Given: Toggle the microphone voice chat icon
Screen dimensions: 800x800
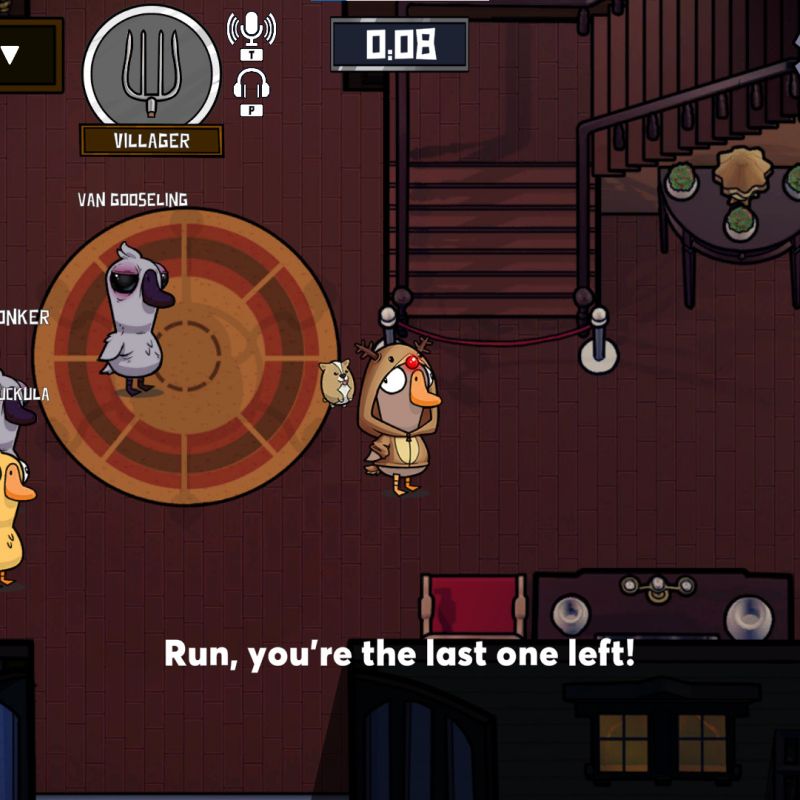Looking at the screenshot, I should [250, 30].
